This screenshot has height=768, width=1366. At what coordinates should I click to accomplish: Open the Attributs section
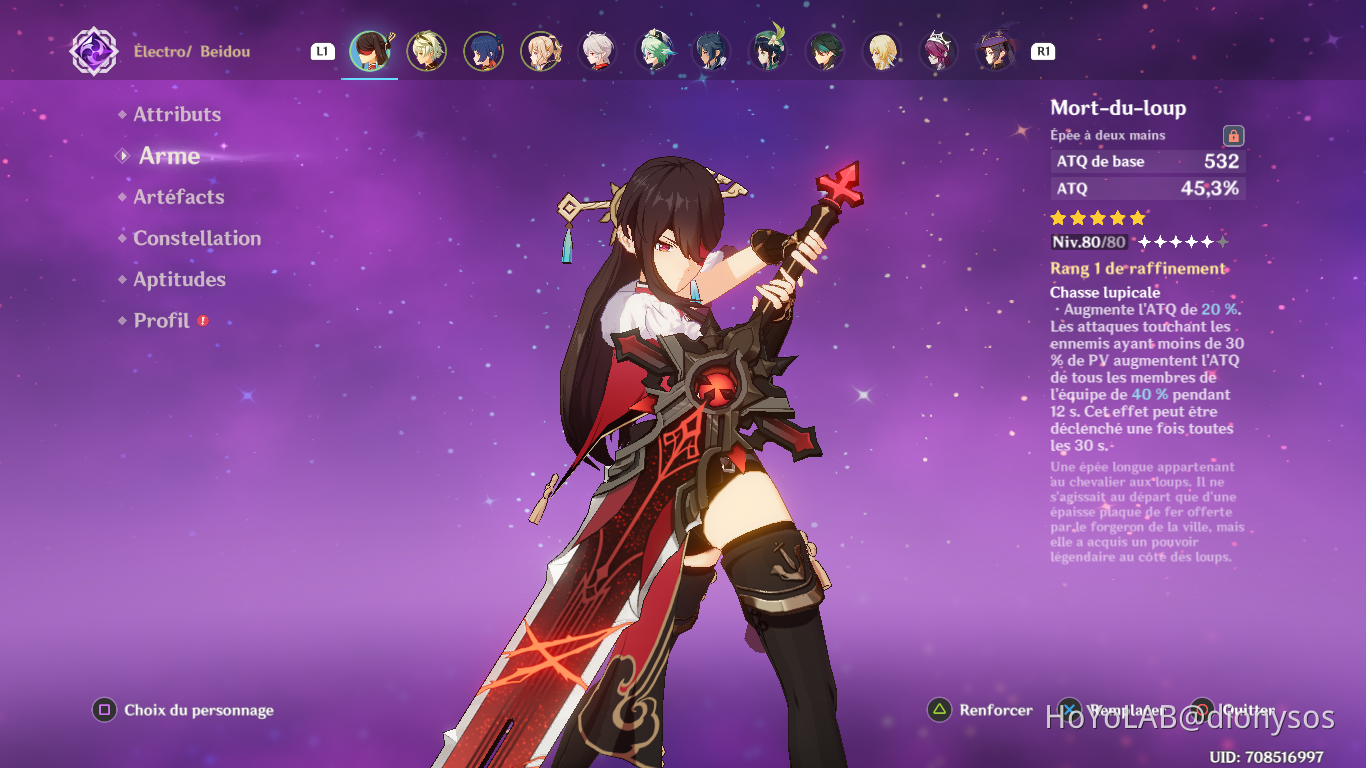177,114
